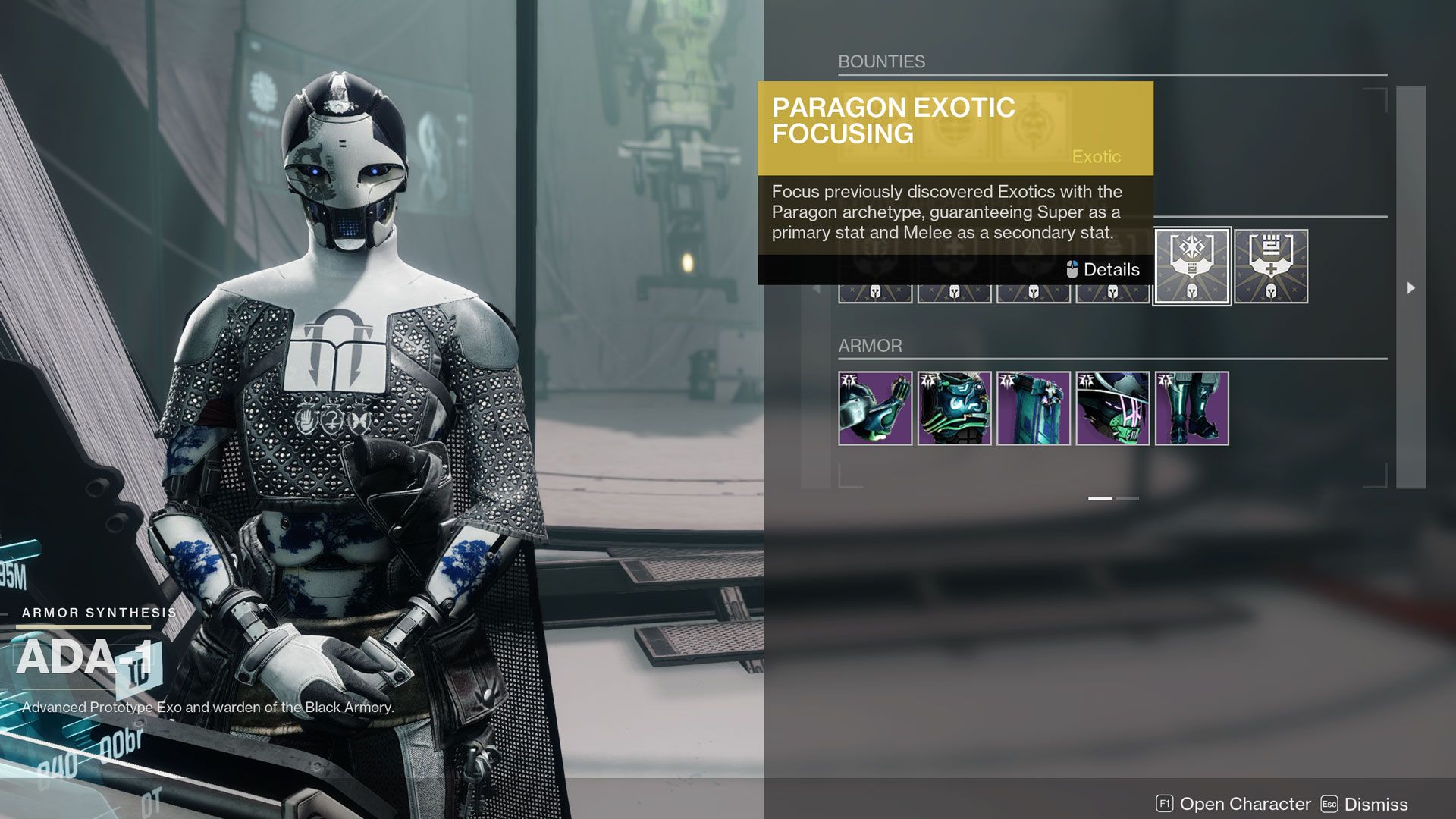This screenshot has width=1456, height=819.
Task: Choose the legendary Titan mark class item
Action: pos(1033,408)
